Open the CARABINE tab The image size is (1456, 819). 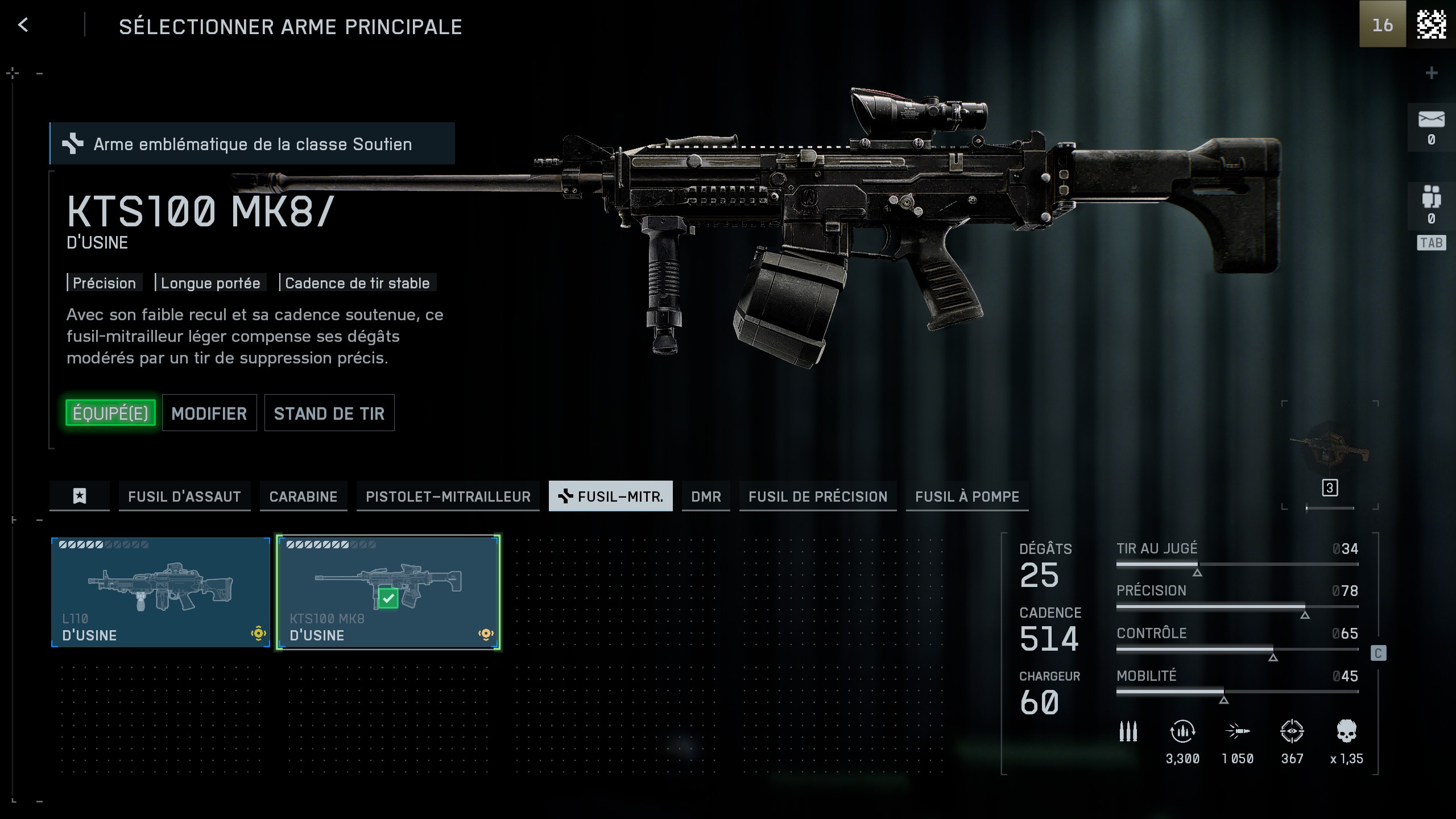[x=303, y=496]
